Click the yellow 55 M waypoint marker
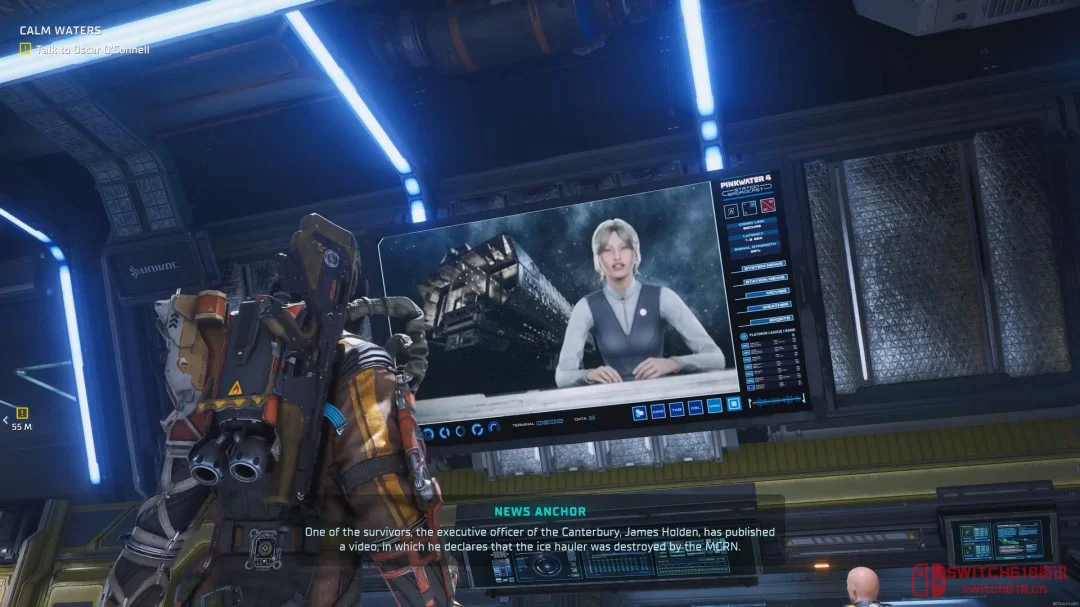Screen dimensions: 1080x607 click(22, 412)
